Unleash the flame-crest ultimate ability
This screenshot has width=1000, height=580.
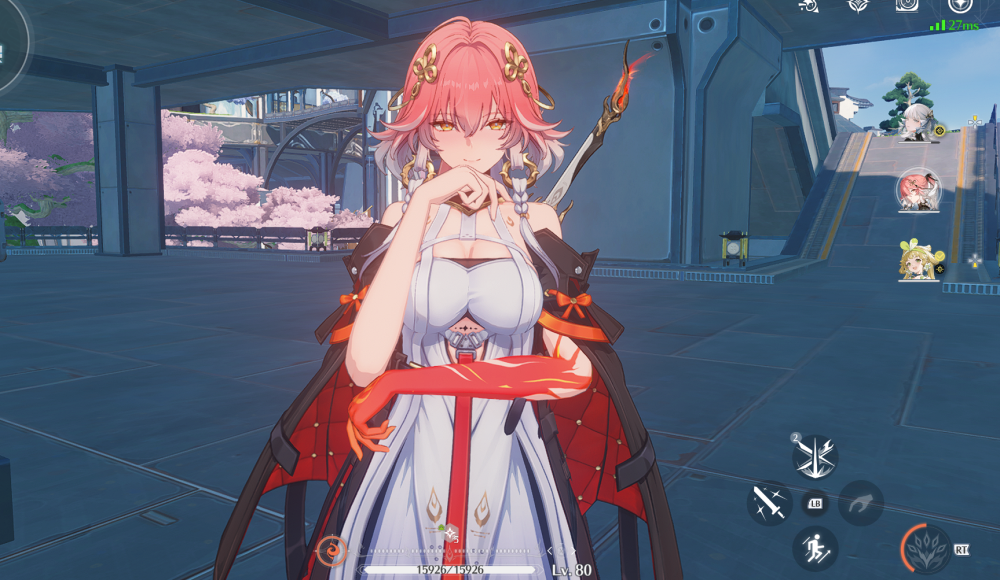click(x=924, y=548)
